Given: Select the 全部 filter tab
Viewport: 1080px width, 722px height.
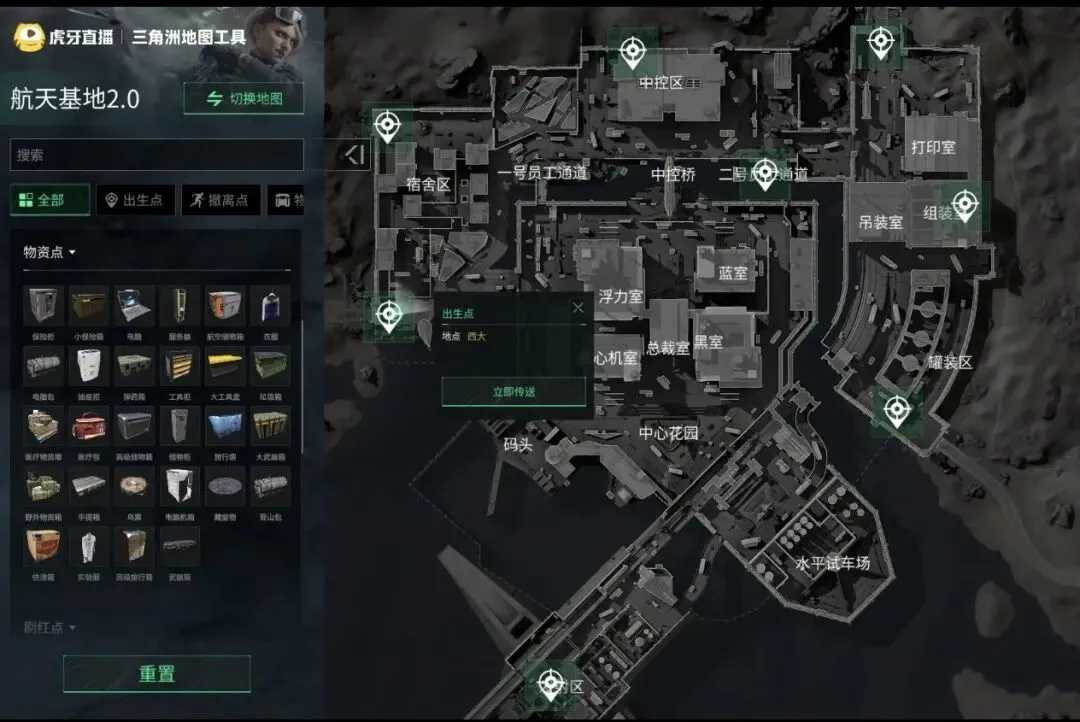Looking at the screenshot, I should point(50,200).
